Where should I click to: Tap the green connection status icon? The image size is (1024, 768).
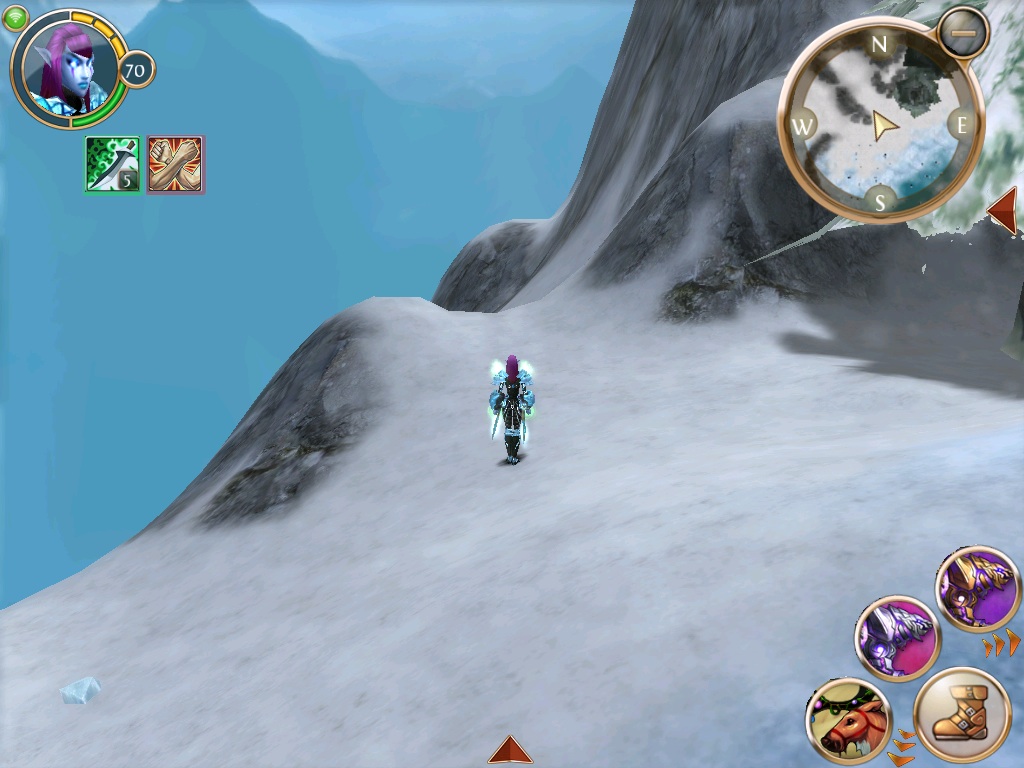point(15,19)
